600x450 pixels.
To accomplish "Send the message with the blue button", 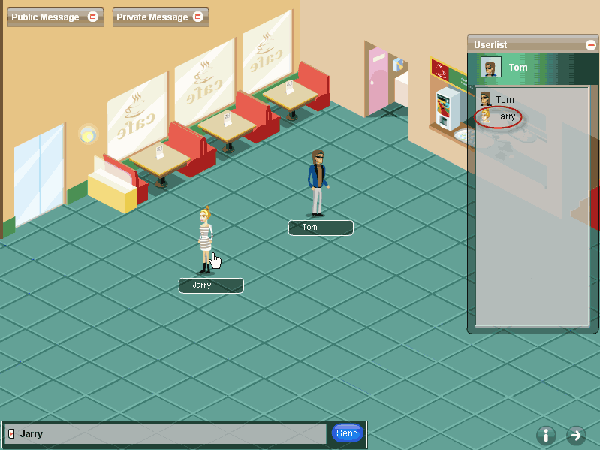I will 347,434.
